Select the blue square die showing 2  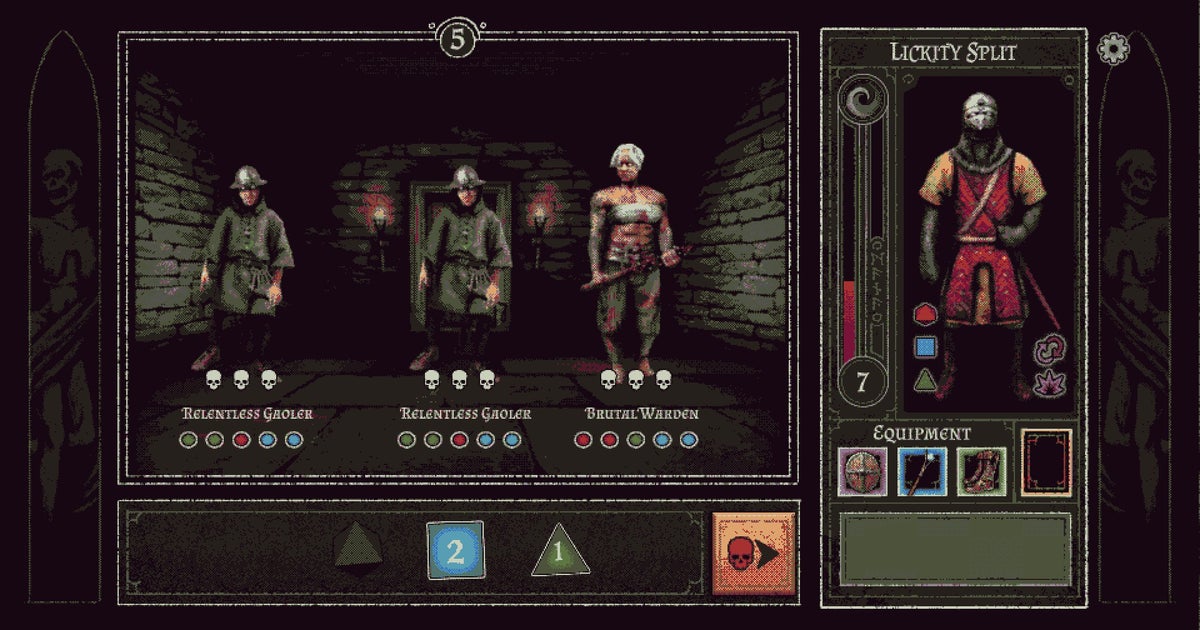click(455, 551)
